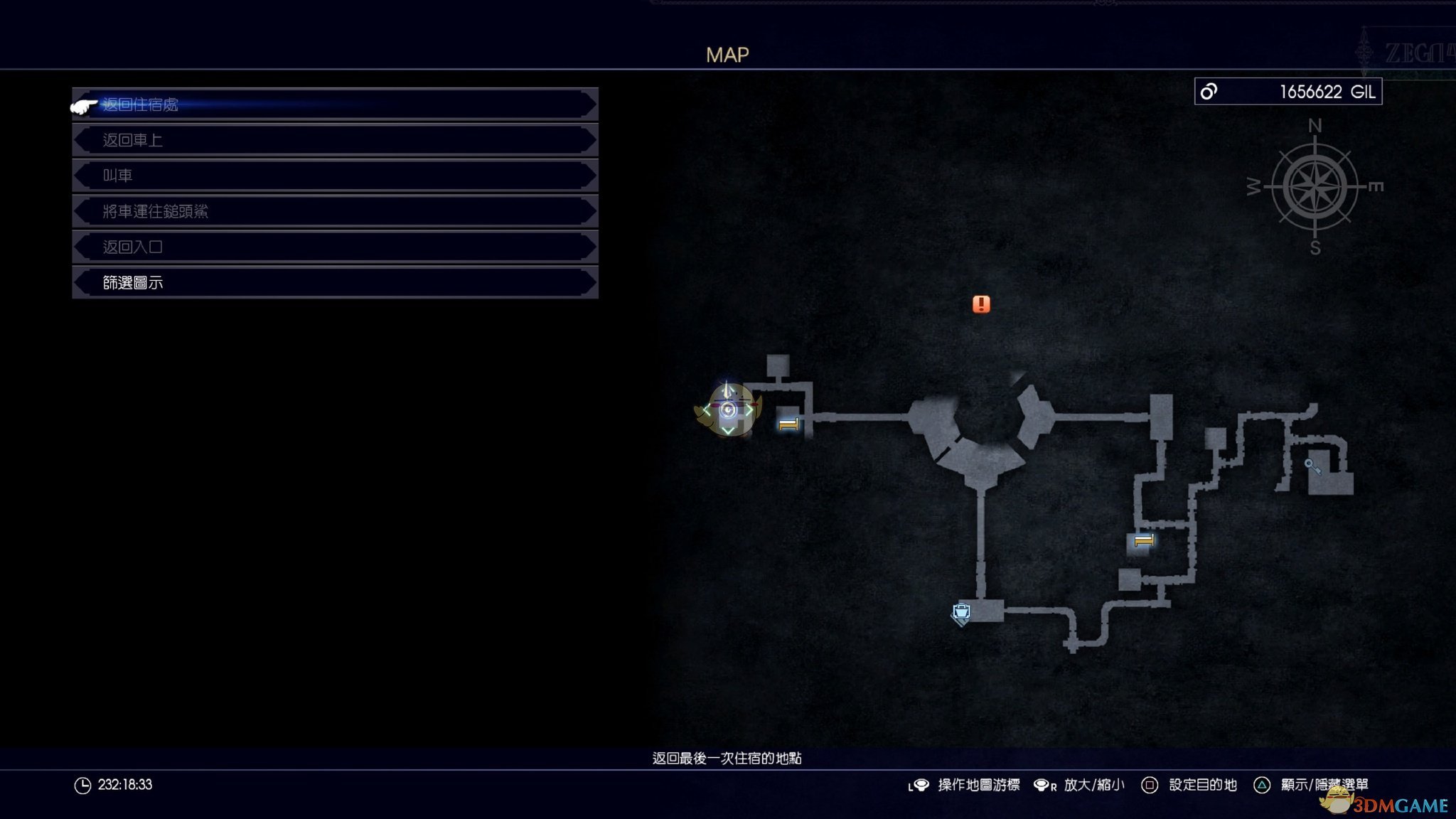Click the red exclamation quest marker
Screen dimensions: 1456x819
coord(981,304)
